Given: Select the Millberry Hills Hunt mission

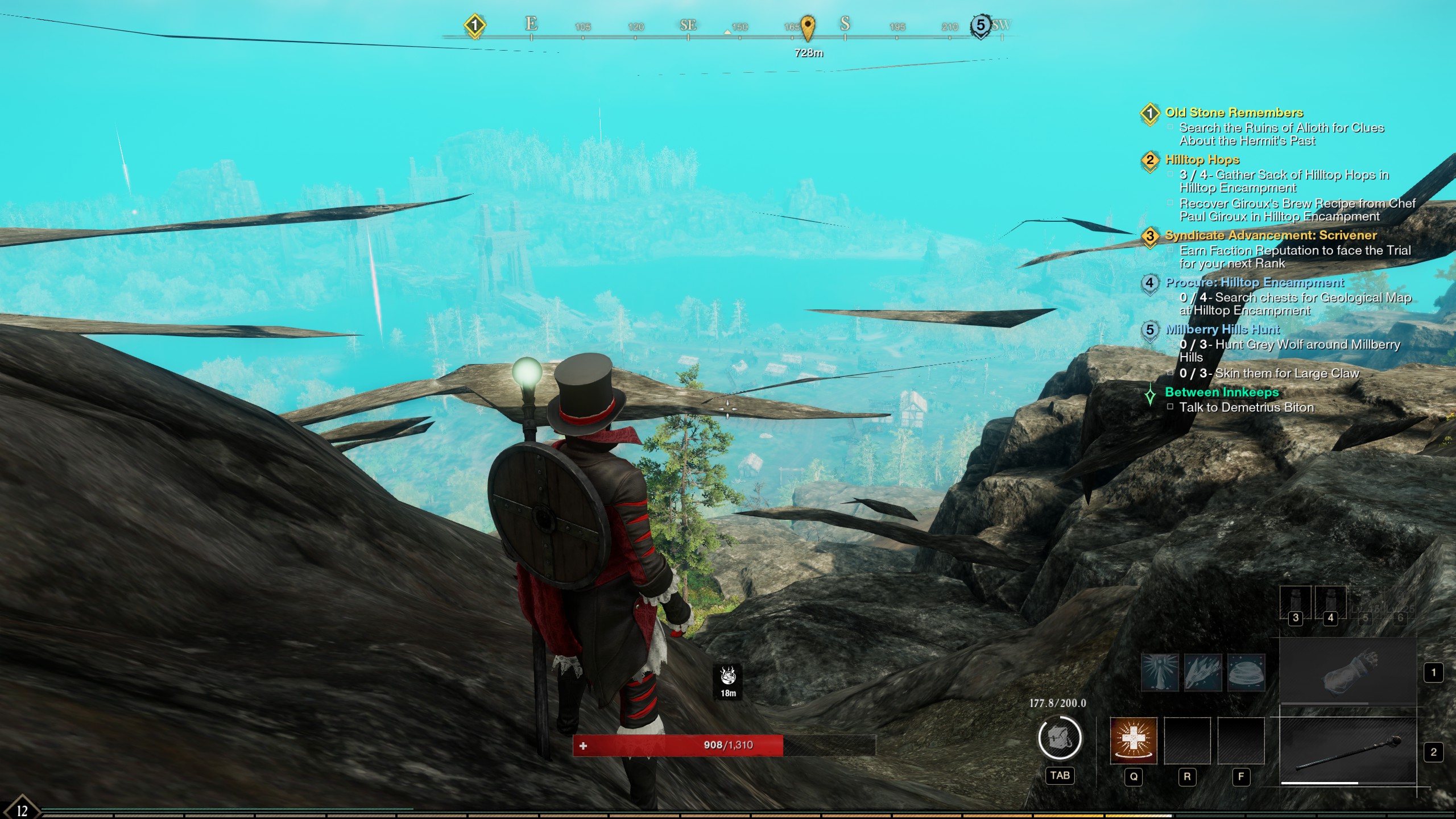Looking at the screenshot, I should tap(1222, 329).
